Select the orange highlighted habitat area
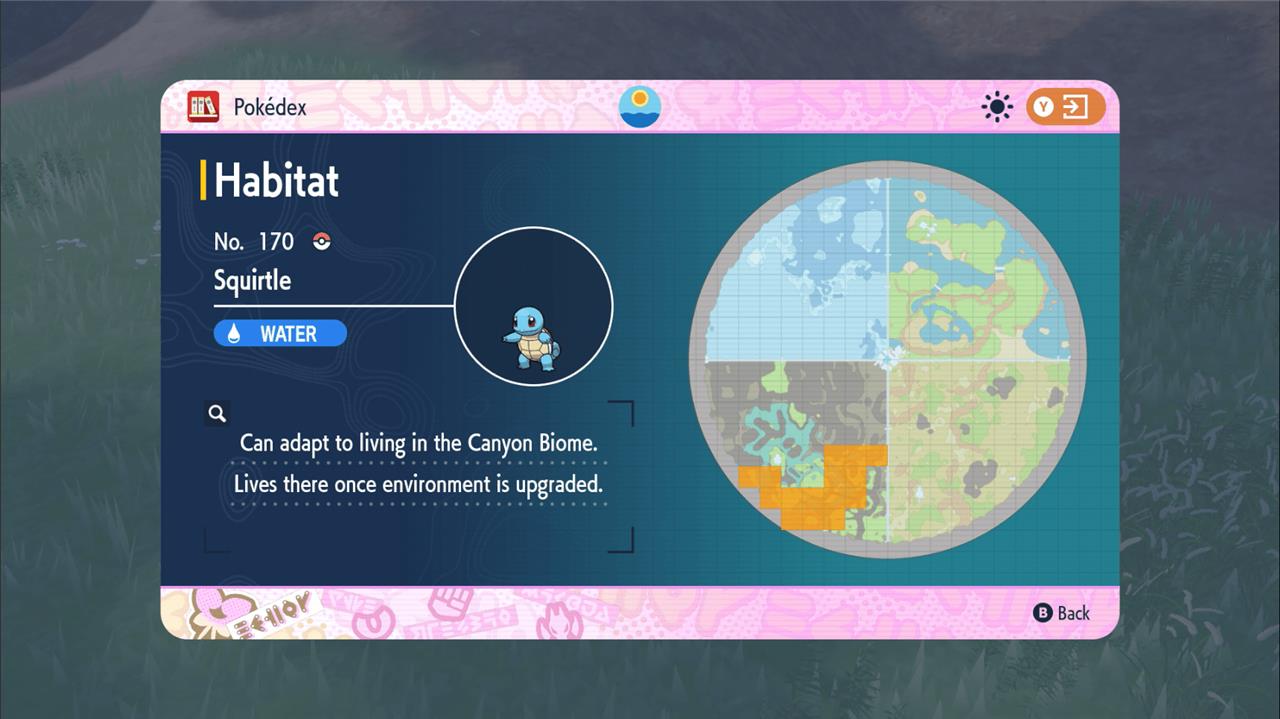The image size is (1280, 719). [810, 490]
